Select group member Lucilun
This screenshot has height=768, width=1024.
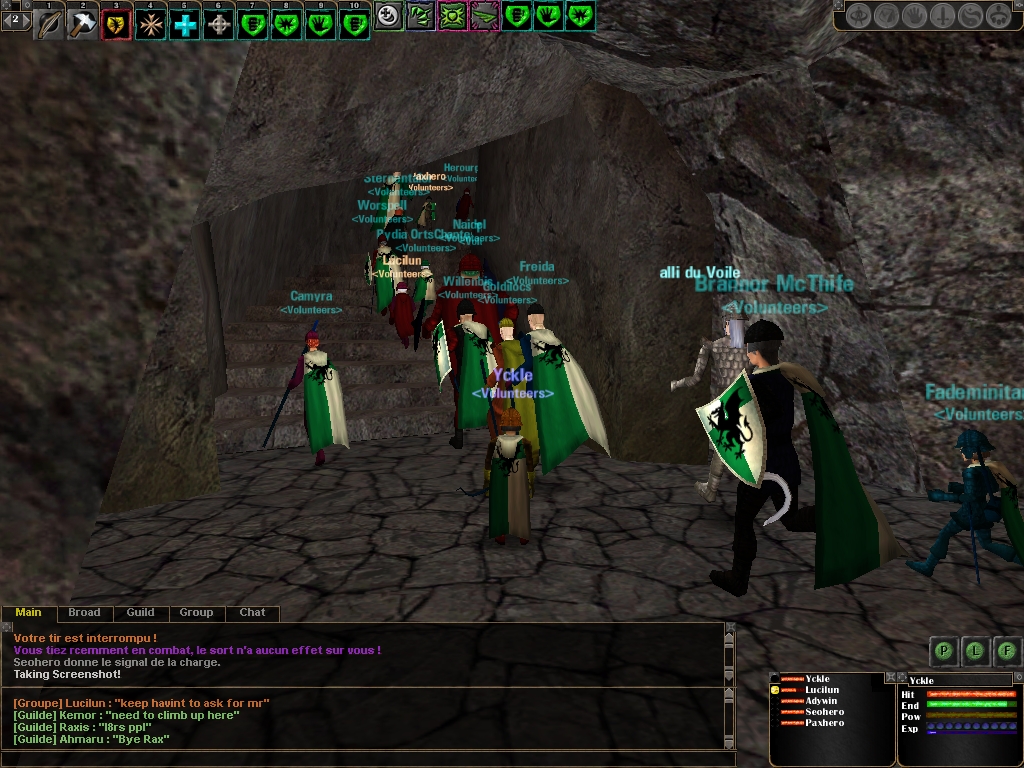(822, 690)
